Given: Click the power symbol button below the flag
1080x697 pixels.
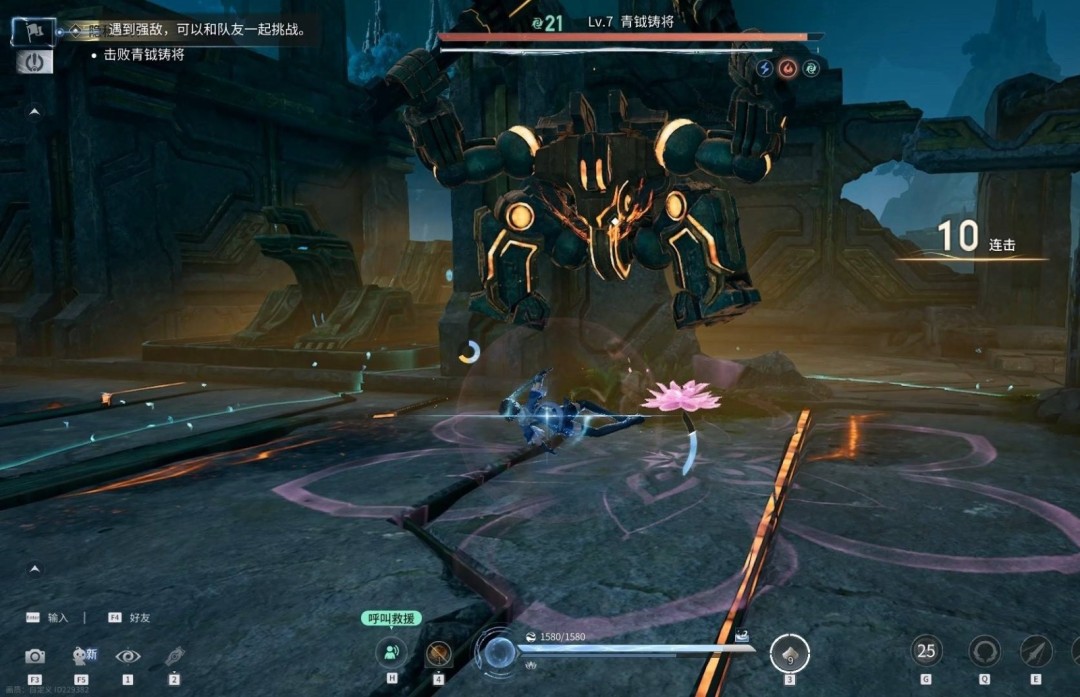Looking at the screenshot, I should pyautogui.click(x=34, y=61).
